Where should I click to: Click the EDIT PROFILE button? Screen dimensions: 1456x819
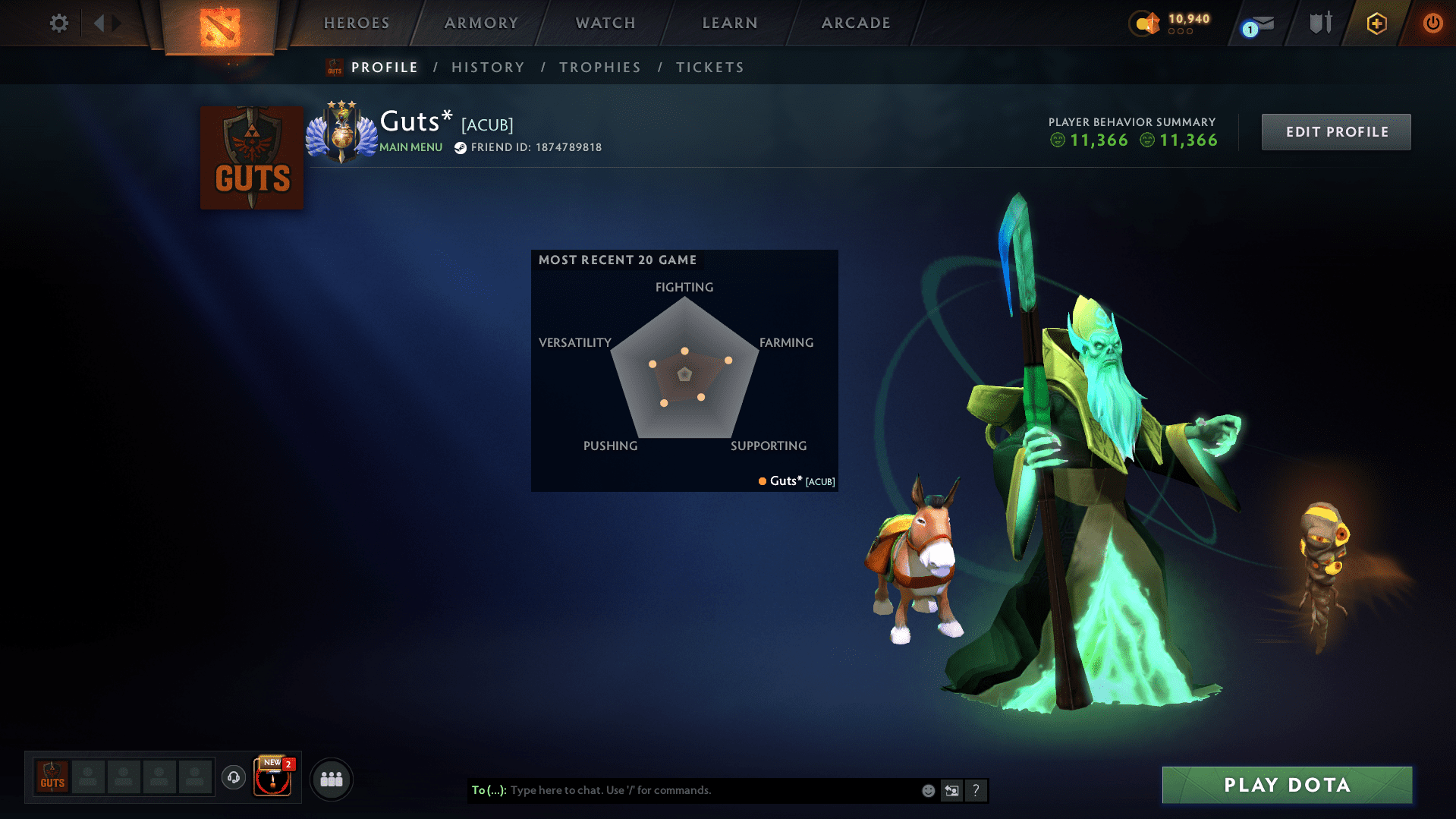(1335, 131)
